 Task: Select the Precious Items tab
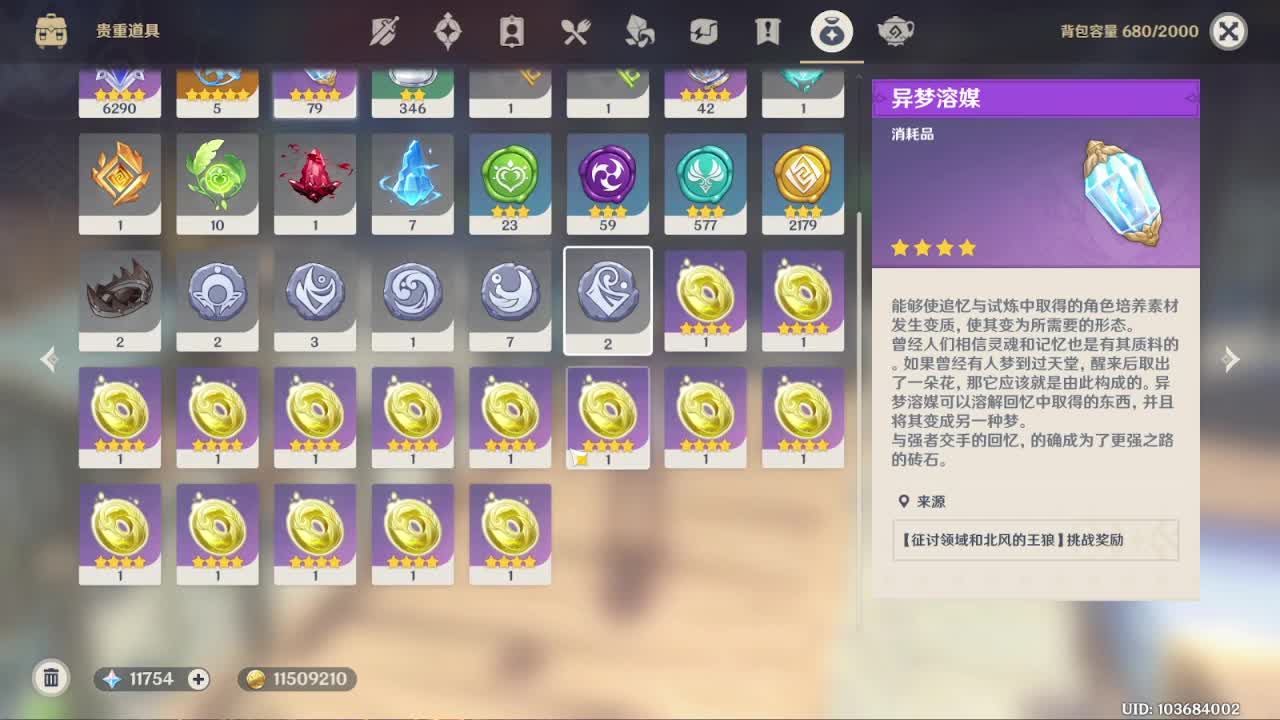pos(832,31)
